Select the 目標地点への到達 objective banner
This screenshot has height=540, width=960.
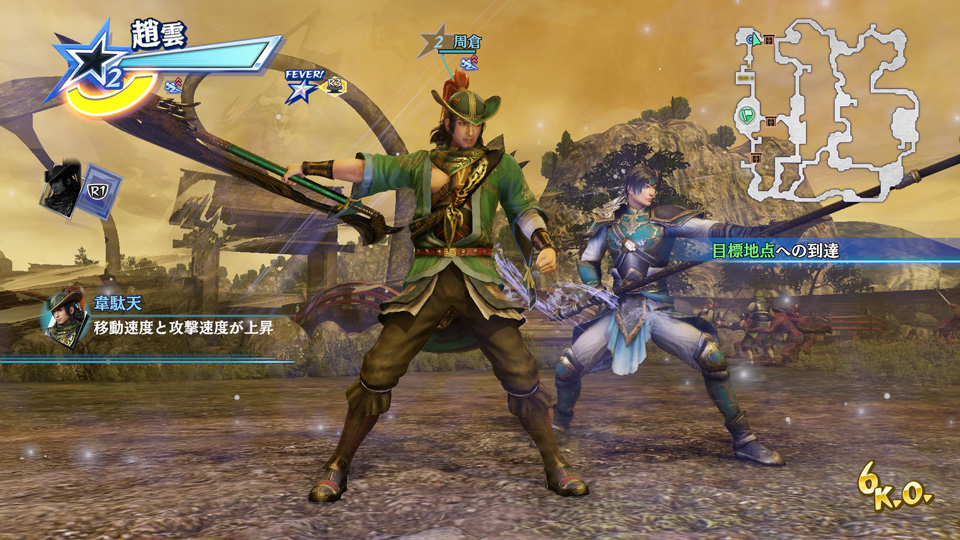(774, 251)
